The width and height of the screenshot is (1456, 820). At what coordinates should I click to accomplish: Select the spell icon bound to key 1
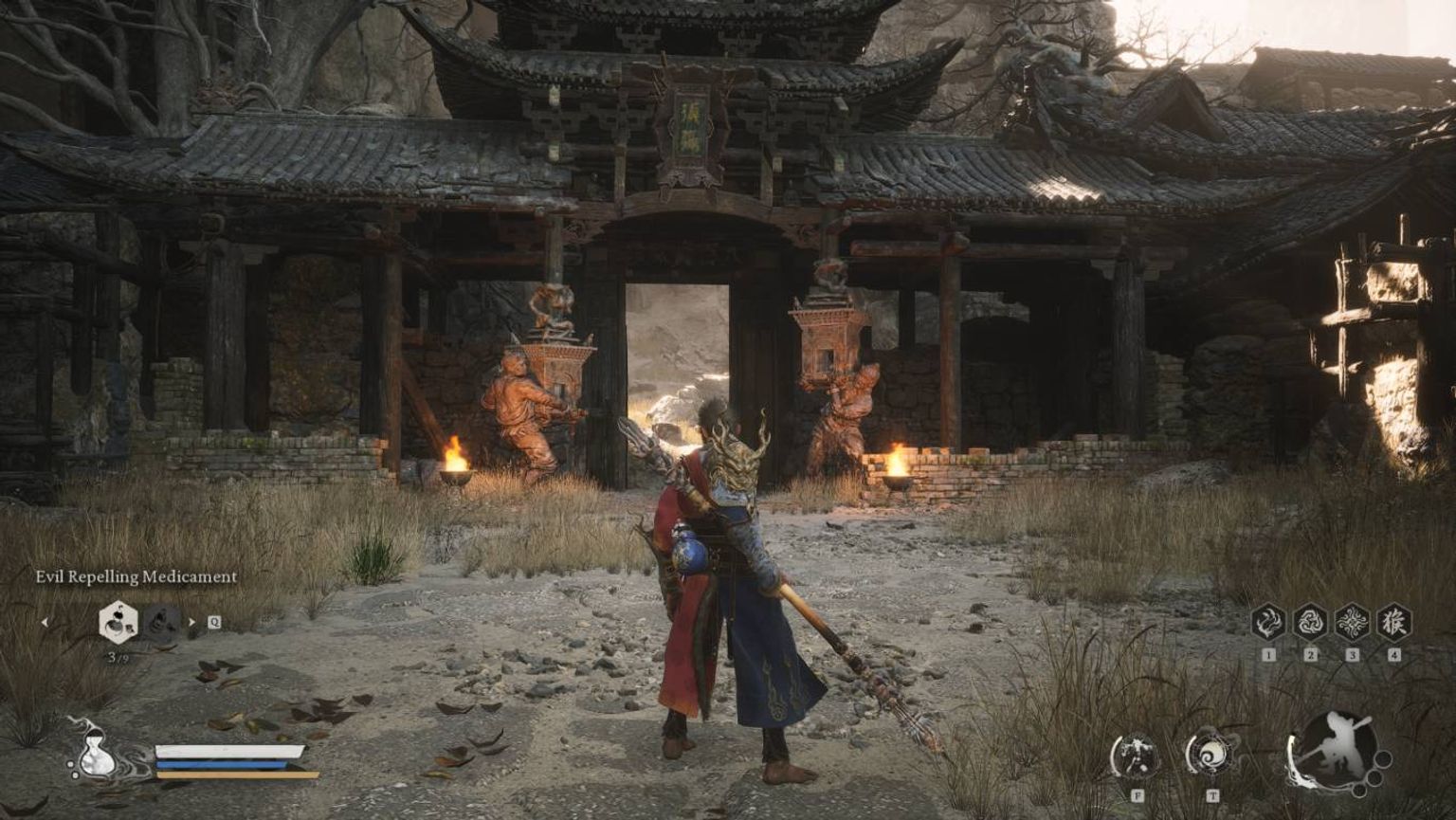(x=1268, y=622)
